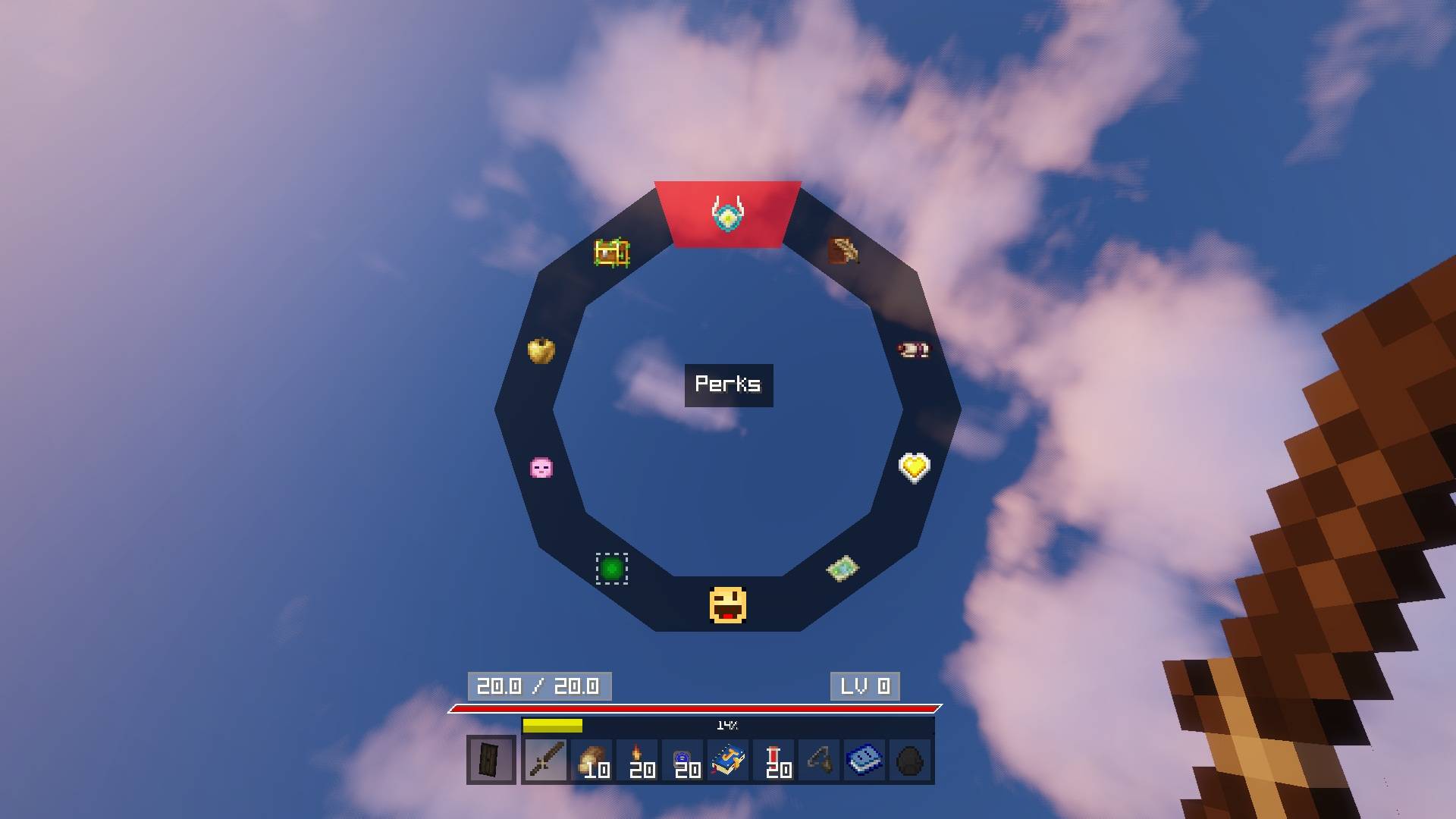This screenshot has width=1456, height=819.
Task: Select the torch stack hotbar slot
Action: point(637,760)
